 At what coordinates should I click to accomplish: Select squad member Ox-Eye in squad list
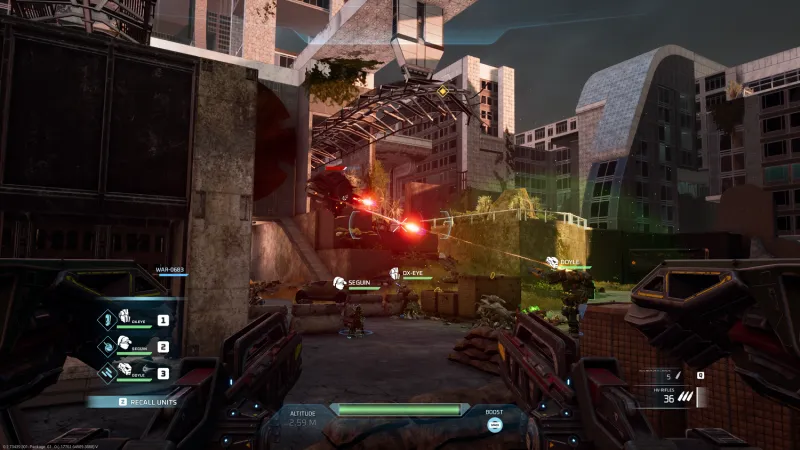point(136,320)
